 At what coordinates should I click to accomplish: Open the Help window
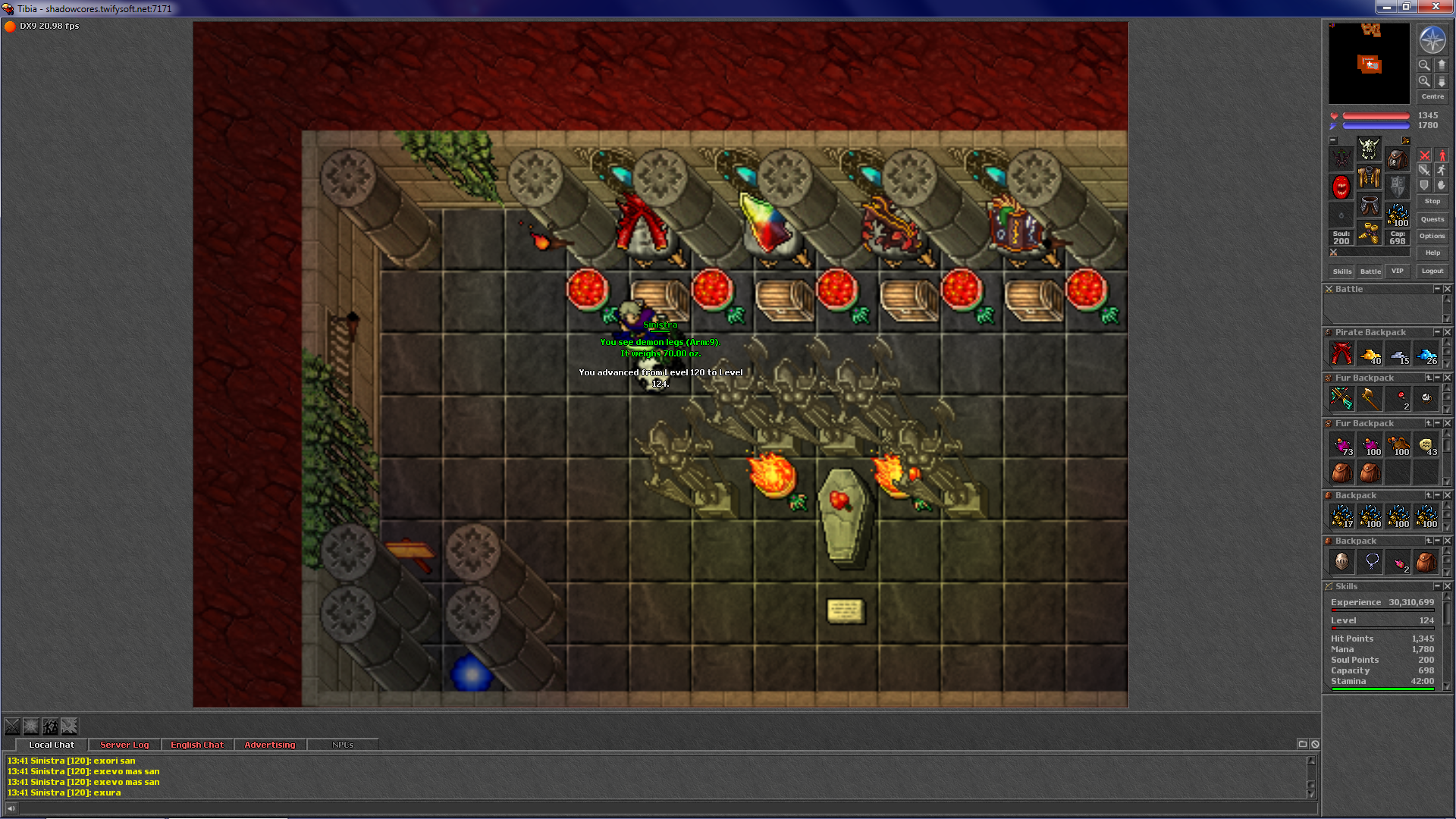pyautogui.click(x=1432, y=253)
